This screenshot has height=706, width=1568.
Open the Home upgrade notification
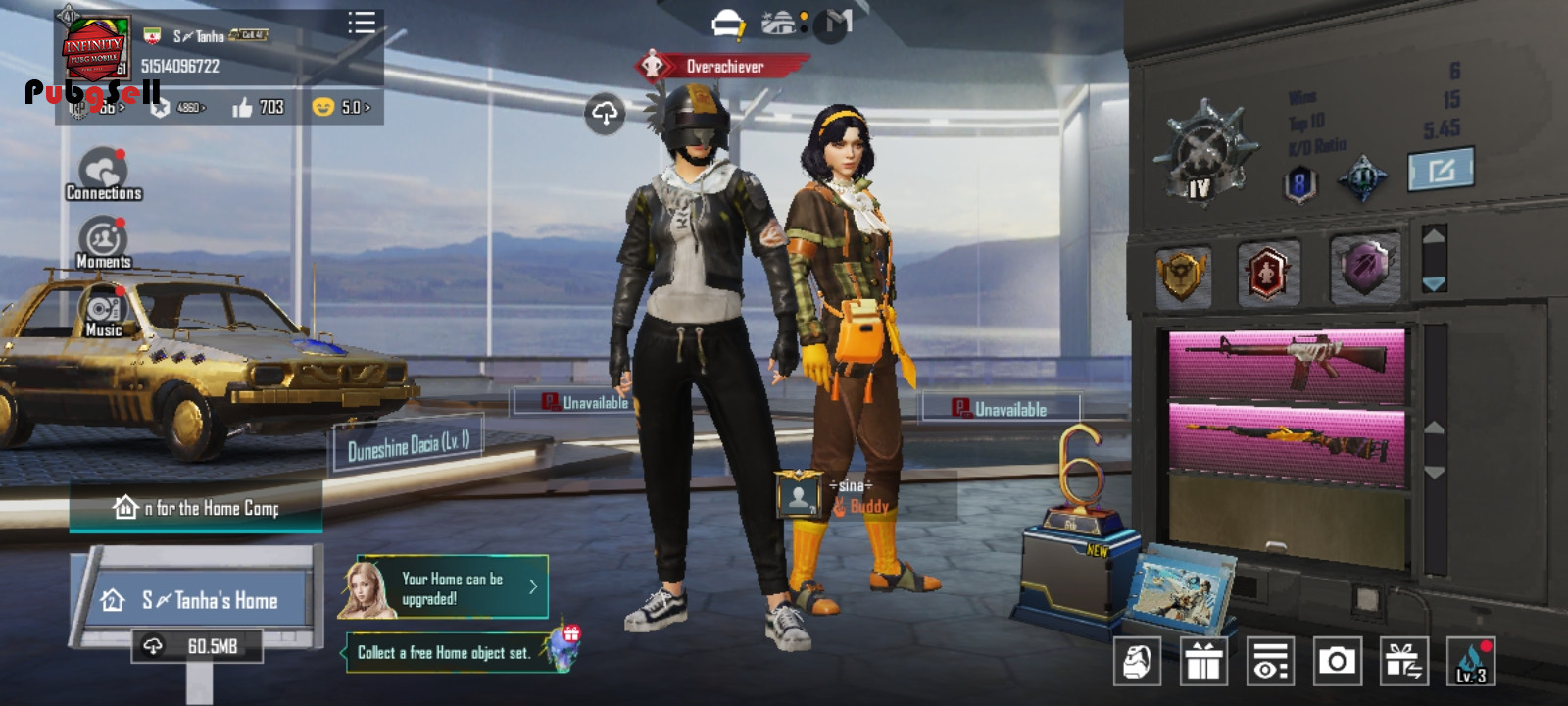[x=444, y=588]
